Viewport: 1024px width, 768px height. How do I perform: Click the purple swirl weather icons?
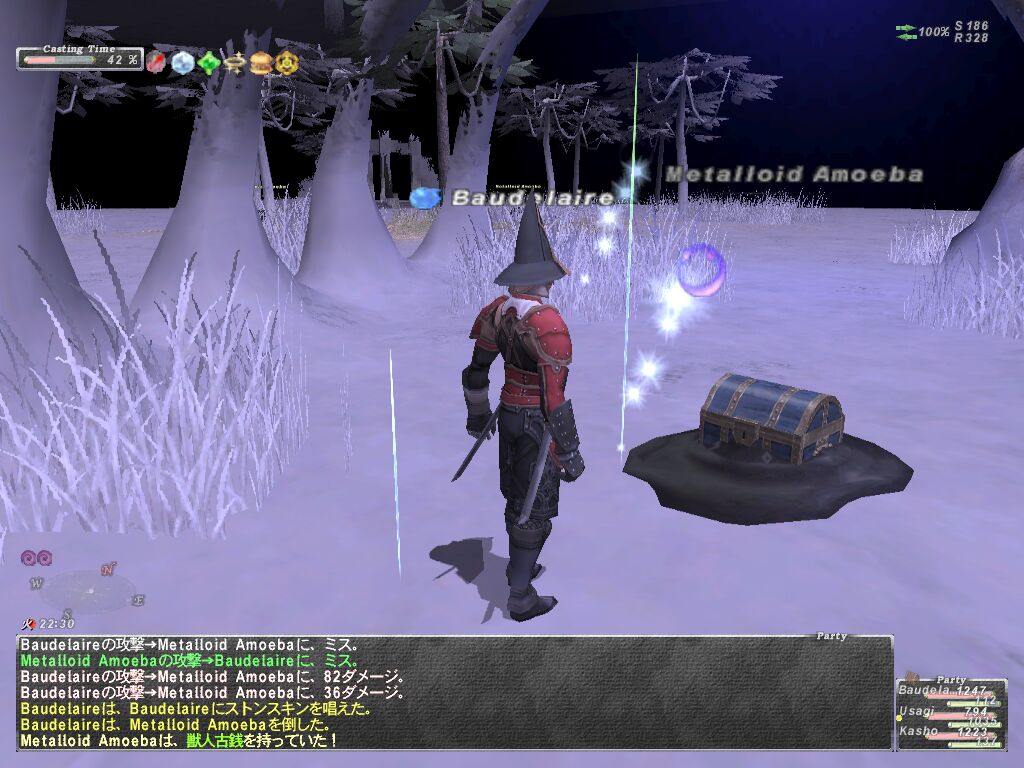(36, 558)
